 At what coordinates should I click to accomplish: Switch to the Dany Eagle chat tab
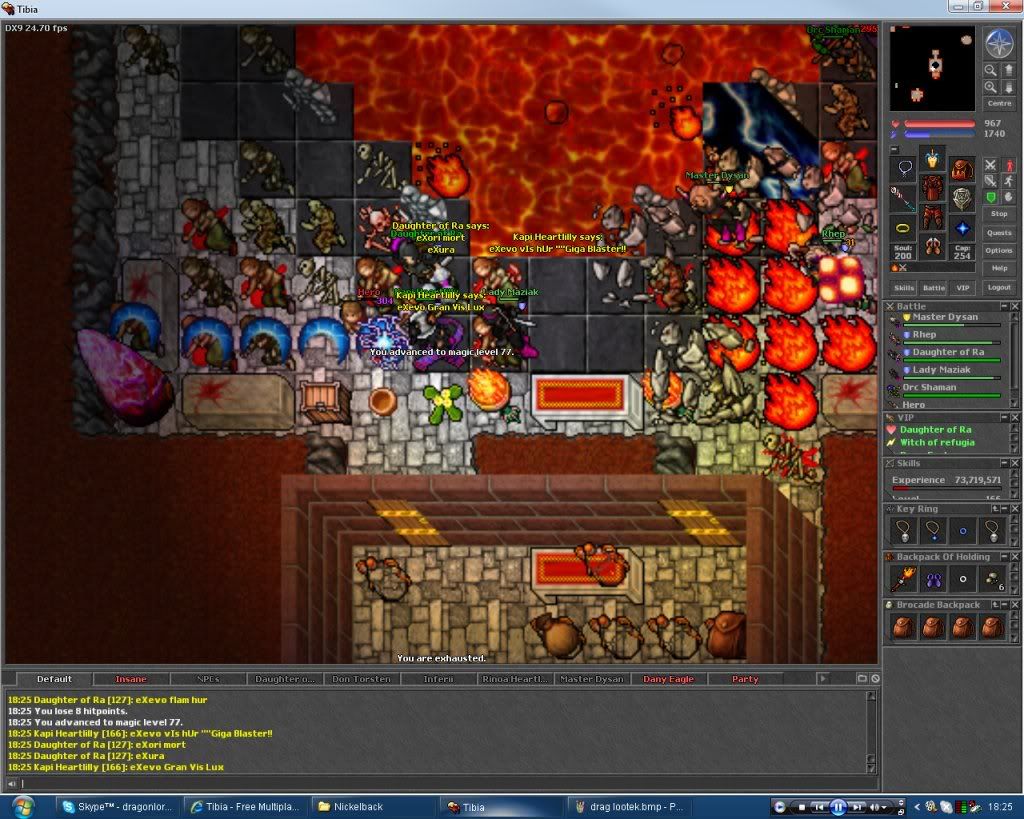tap(668, 679)
